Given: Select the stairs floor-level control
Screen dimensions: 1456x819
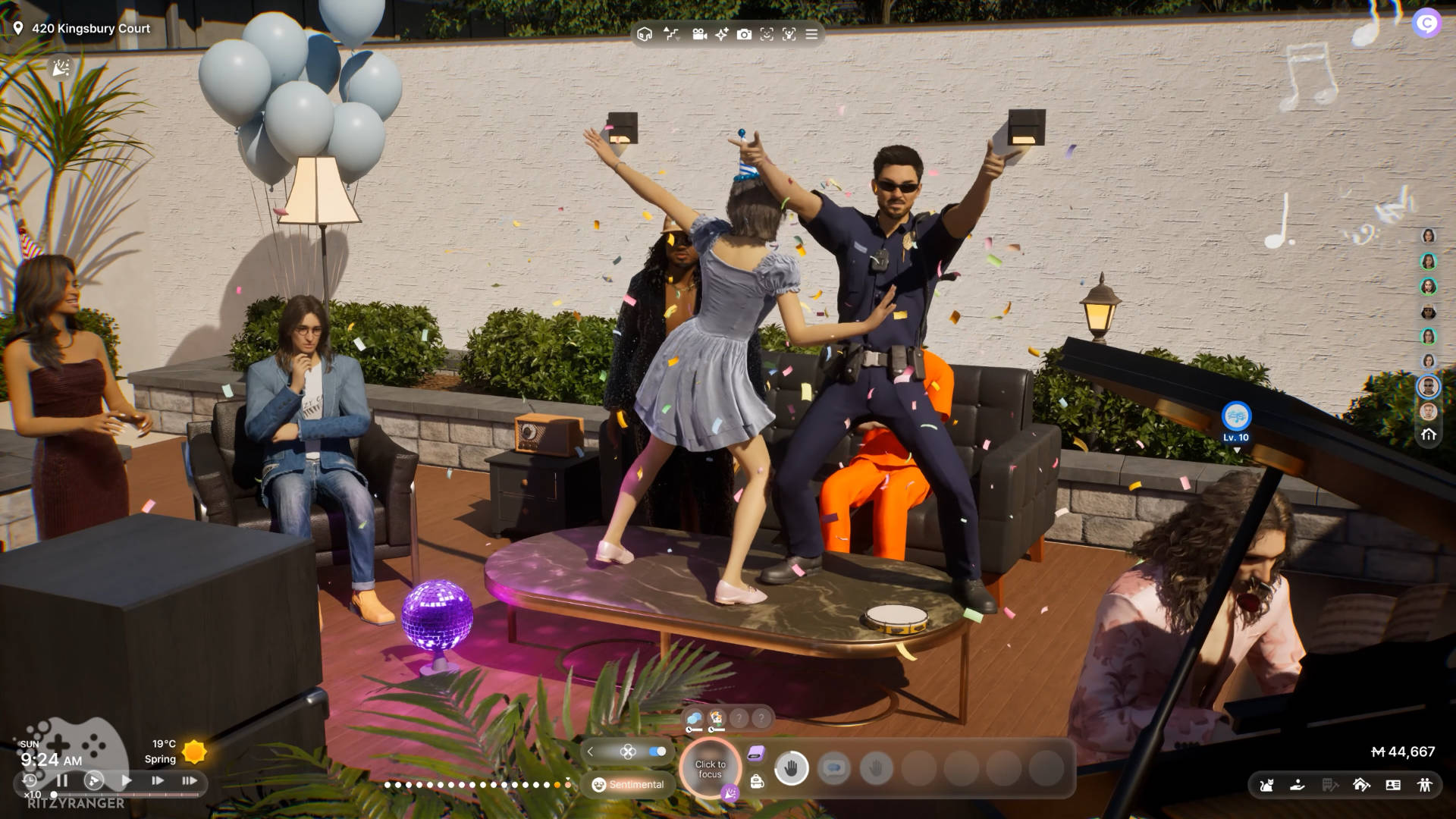Looking at the screenshot, I should click(x=671, y=34).
